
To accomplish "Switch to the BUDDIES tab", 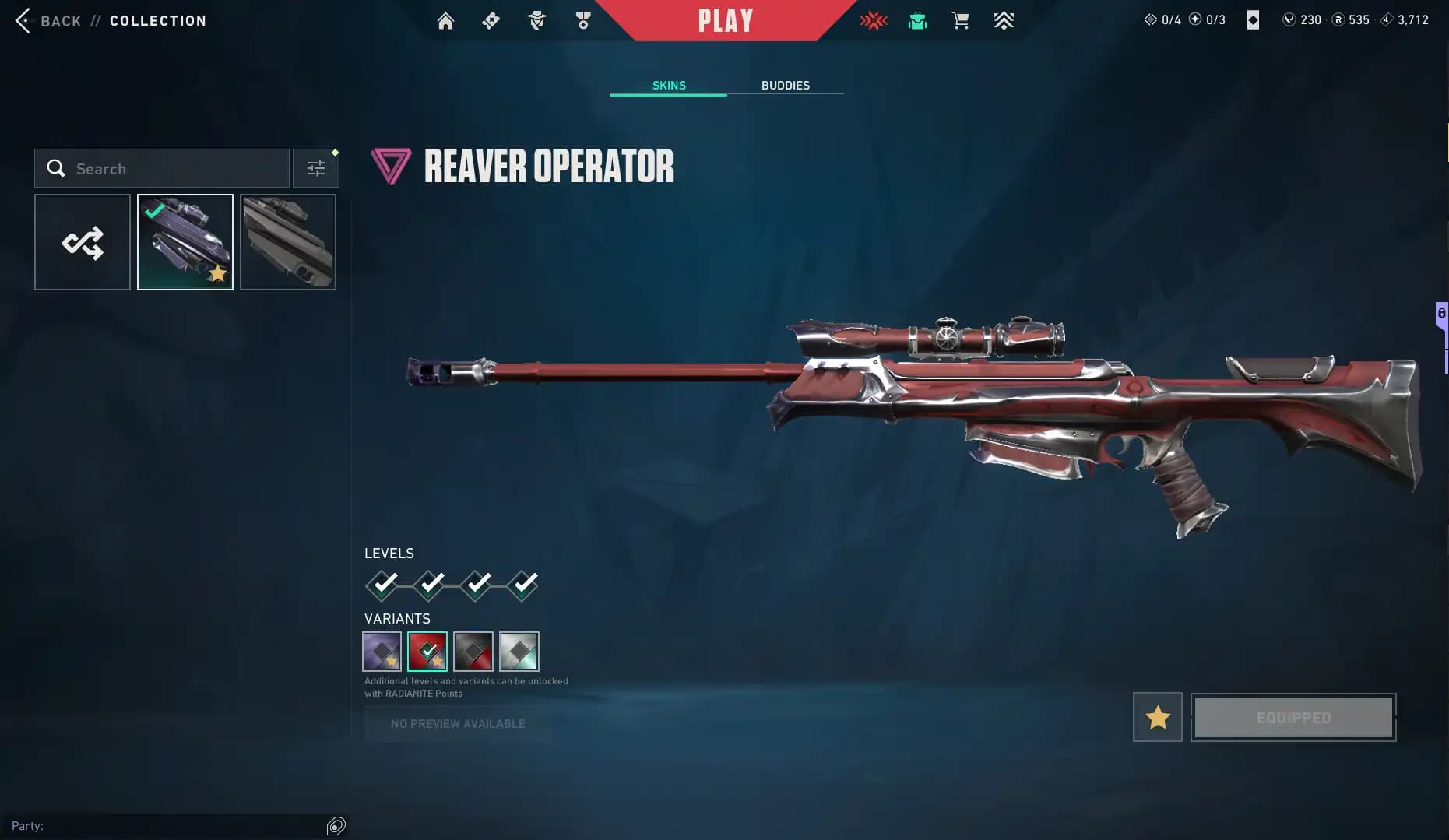I will click(x=786, y=86).
